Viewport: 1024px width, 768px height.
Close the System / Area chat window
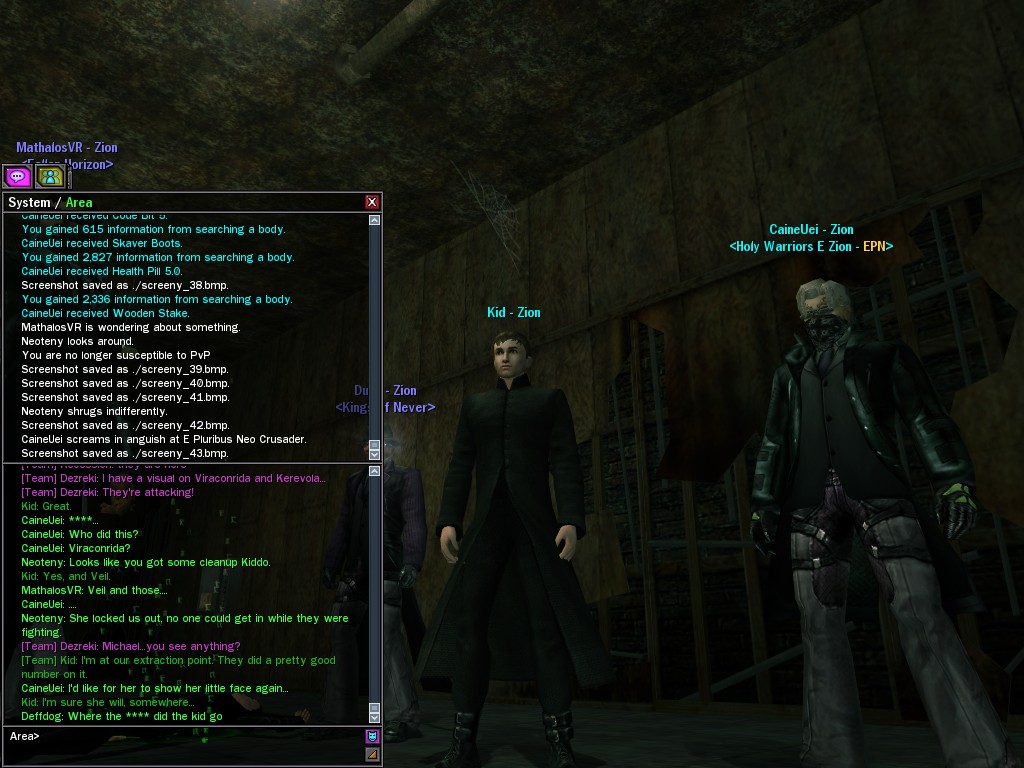click(372, 202)
